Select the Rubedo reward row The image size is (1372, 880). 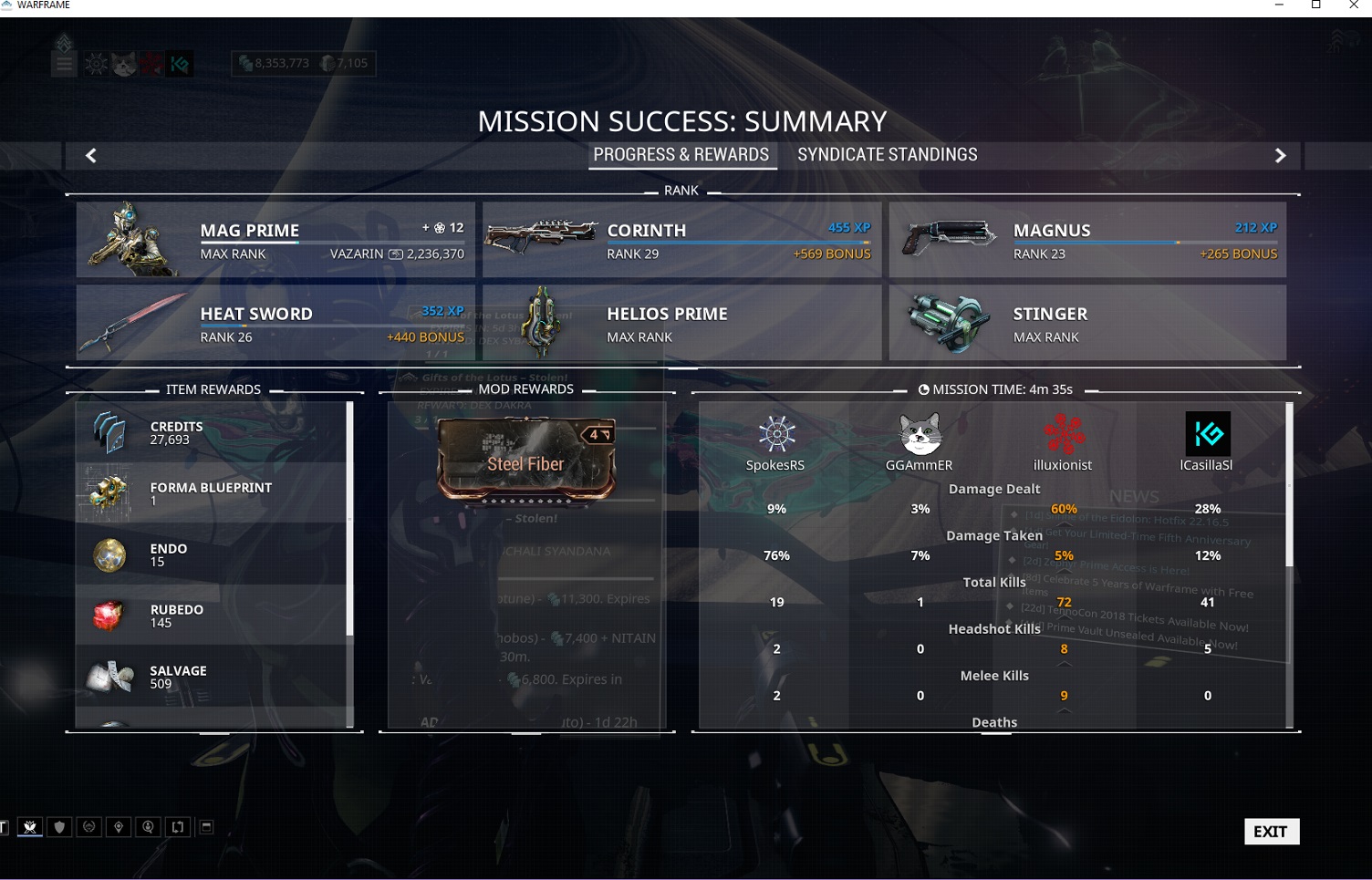click(212, 616)
